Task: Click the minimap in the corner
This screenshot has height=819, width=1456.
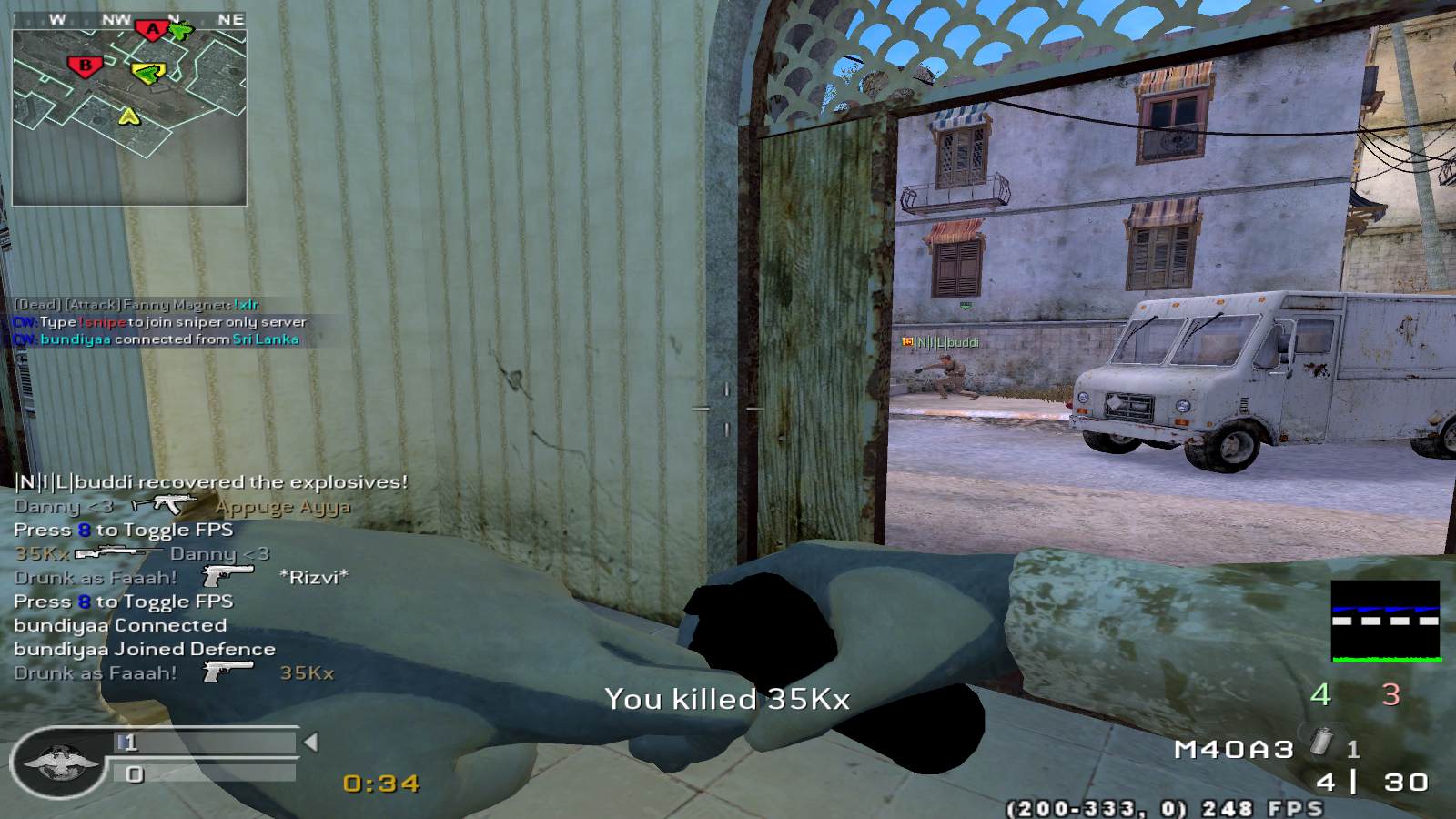Action: (x=129, y=107)
